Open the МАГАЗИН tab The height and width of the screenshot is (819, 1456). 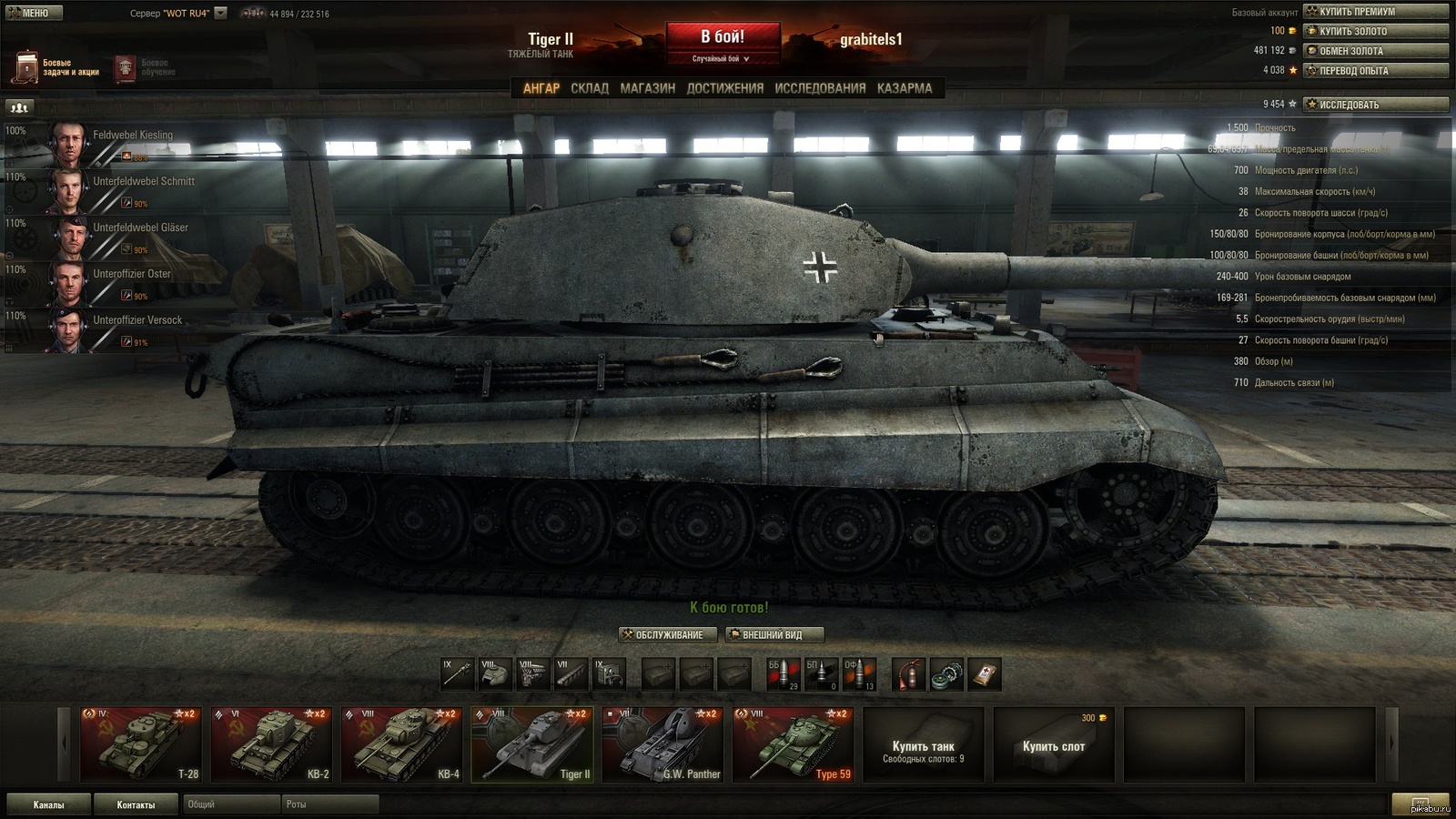coord(647,88)
